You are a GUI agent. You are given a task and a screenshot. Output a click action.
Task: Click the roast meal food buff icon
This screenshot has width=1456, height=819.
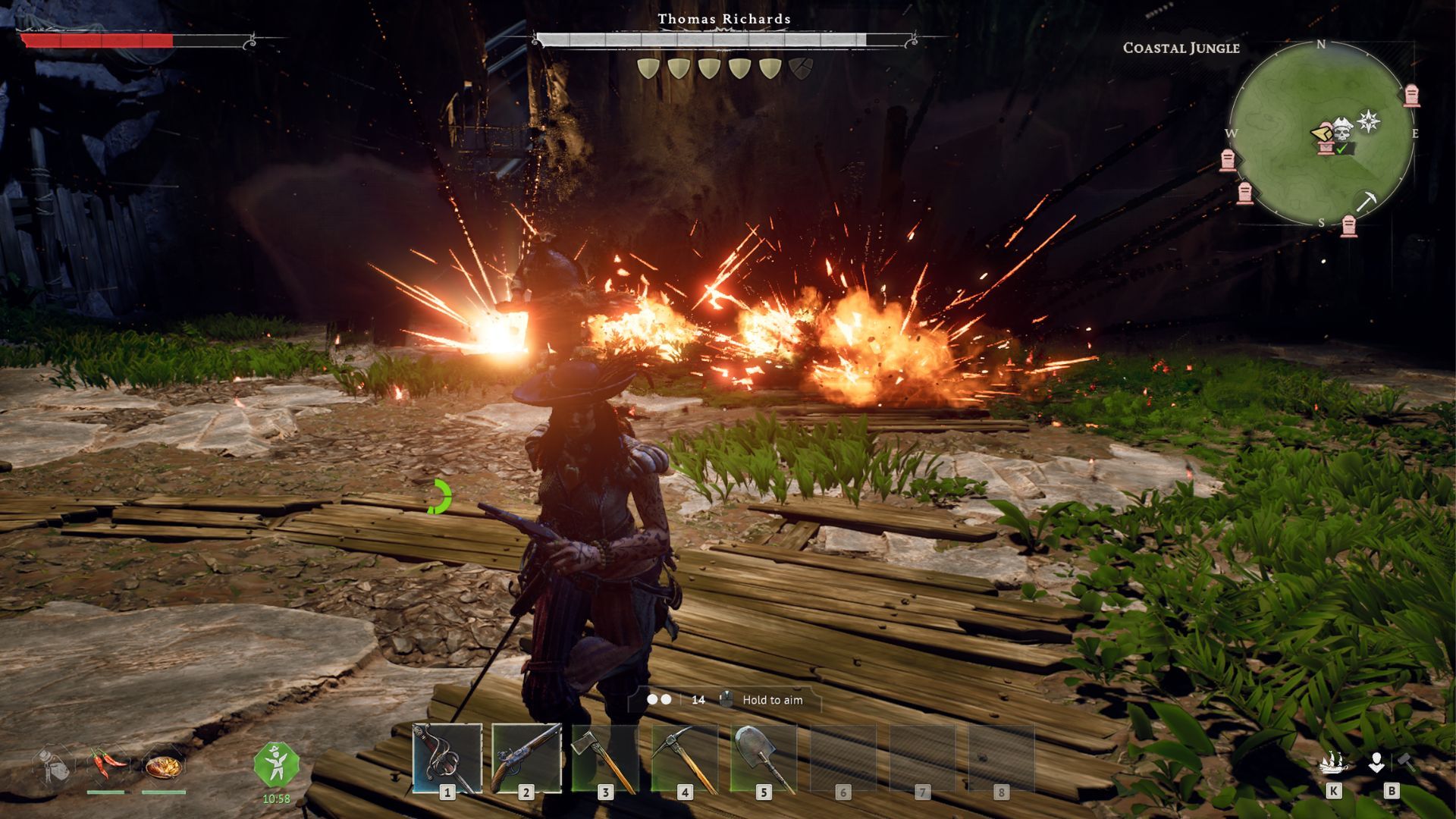tap(163, 766)
